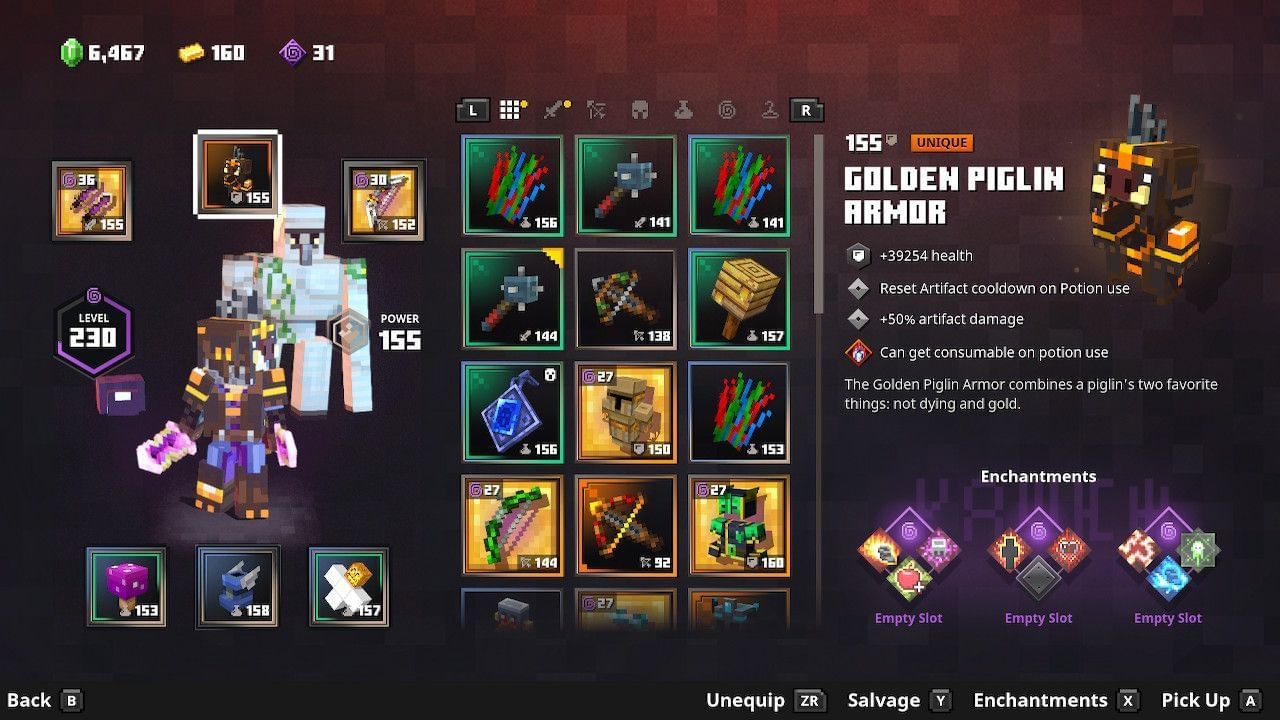
Task: Click the rightmost consumables filter icon
Action: (768, 110)
